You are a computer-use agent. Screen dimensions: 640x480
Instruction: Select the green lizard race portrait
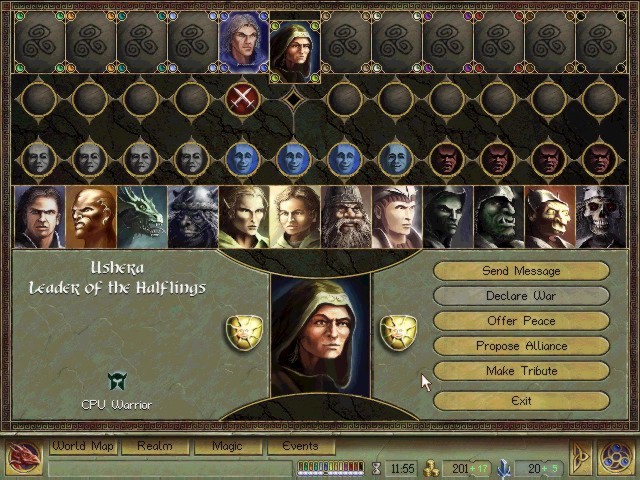point(142,217)
